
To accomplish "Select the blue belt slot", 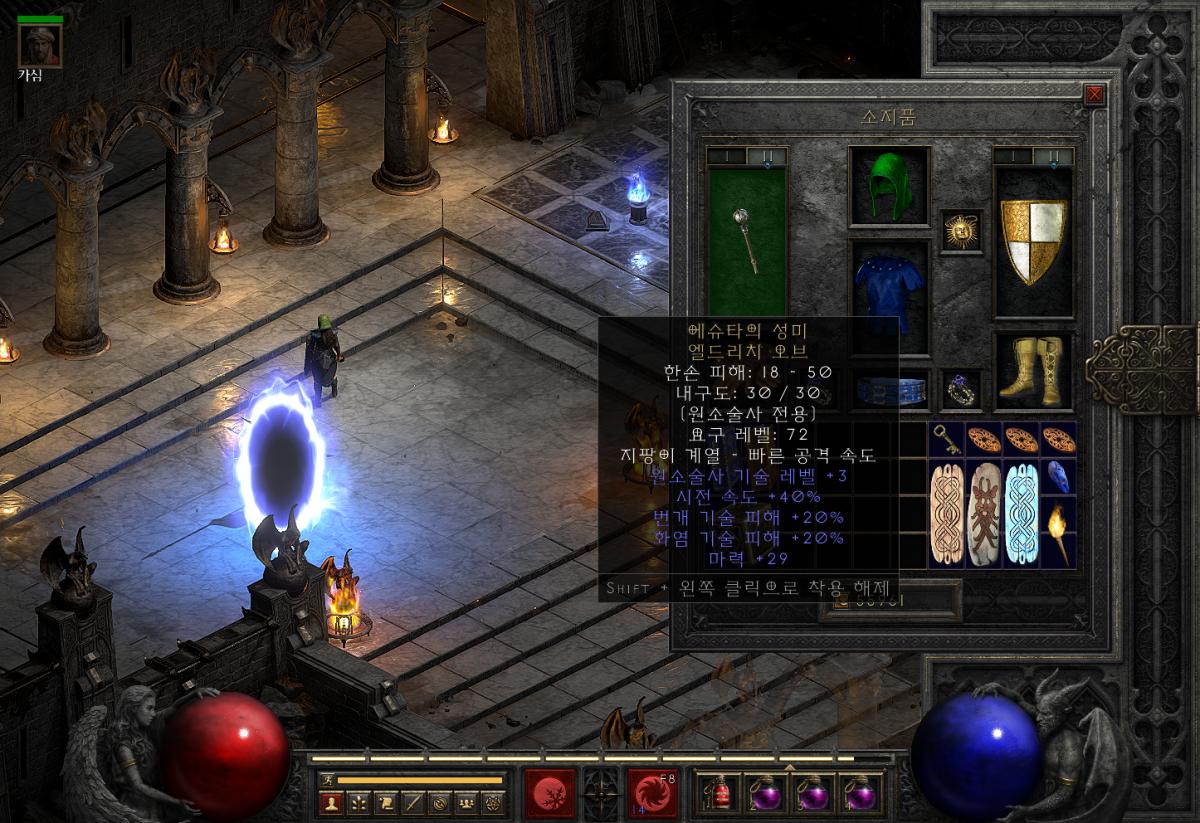I will tap(889, 386).
